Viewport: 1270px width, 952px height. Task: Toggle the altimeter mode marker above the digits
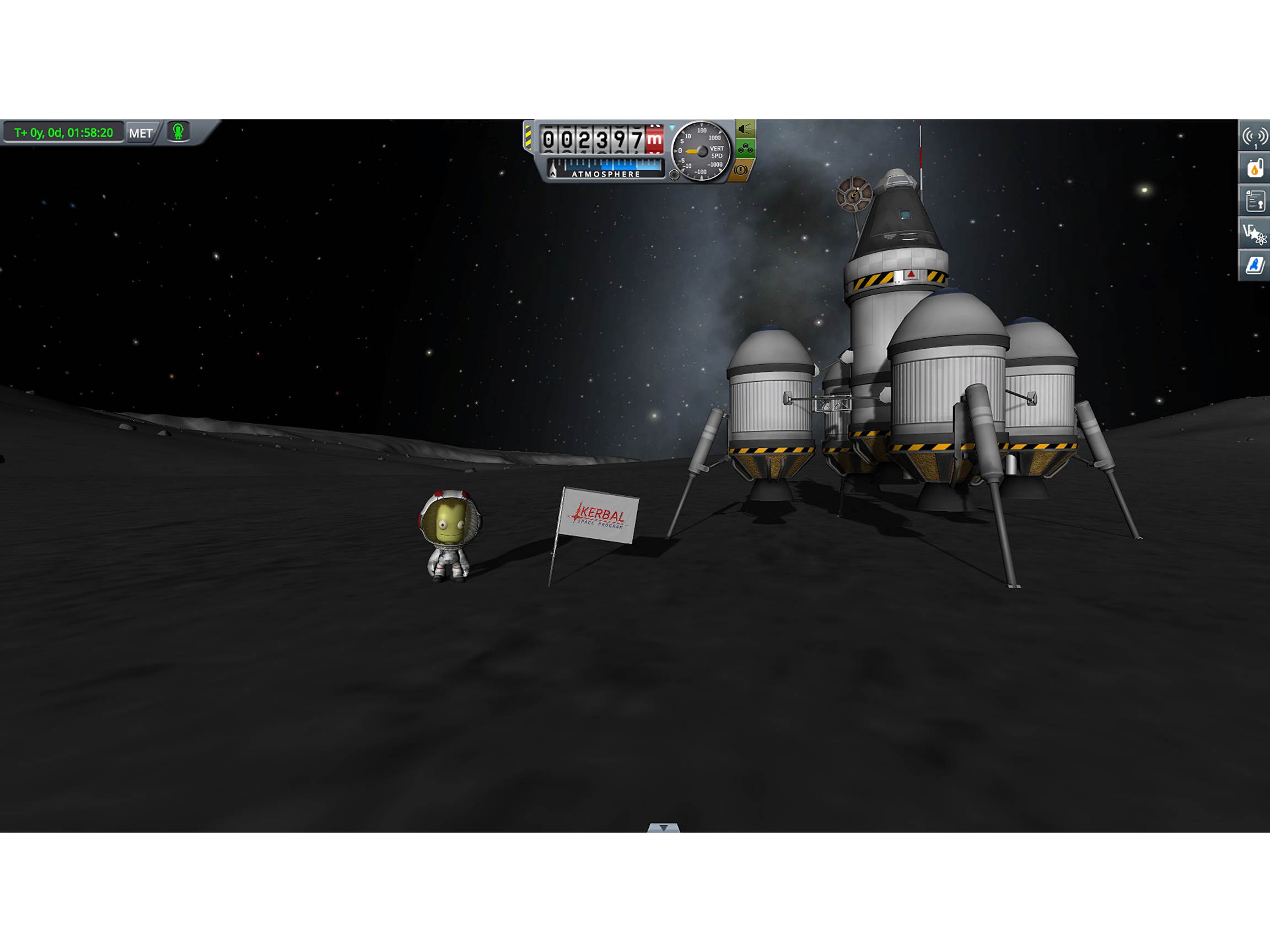click(672, 126)
